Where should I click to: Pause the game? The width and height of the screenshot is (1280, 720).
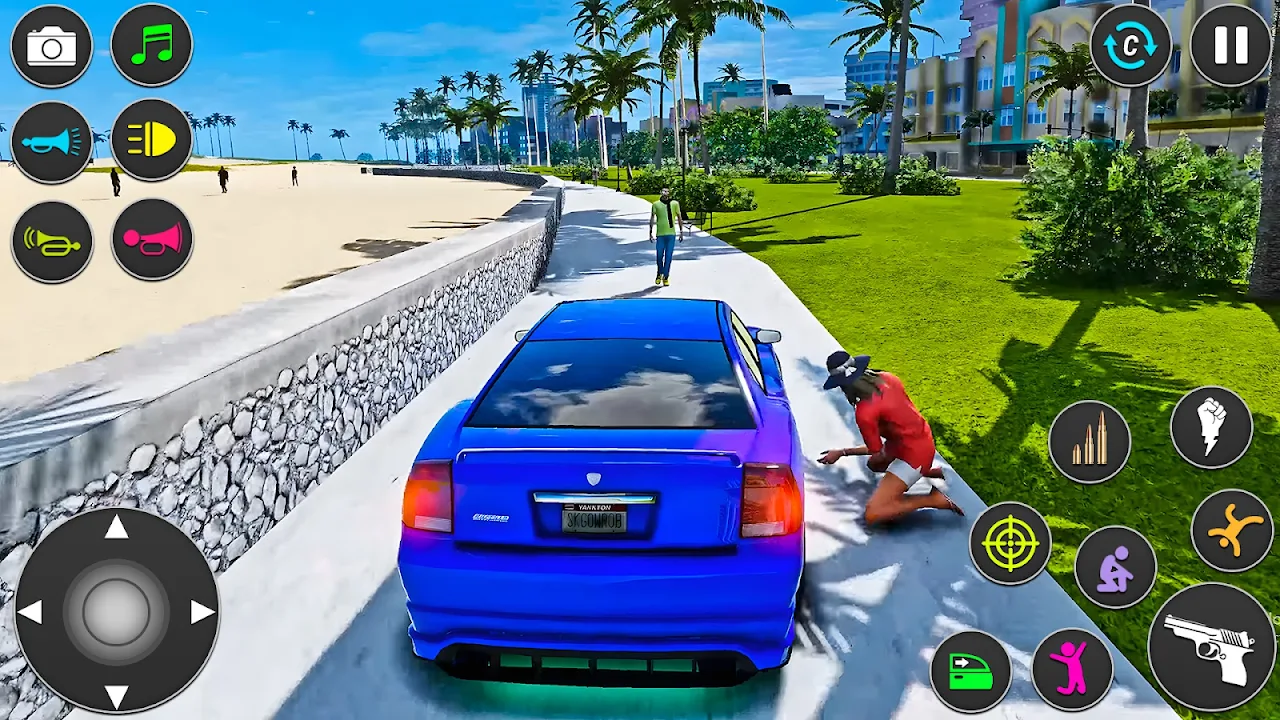(x=1230, y=46)
